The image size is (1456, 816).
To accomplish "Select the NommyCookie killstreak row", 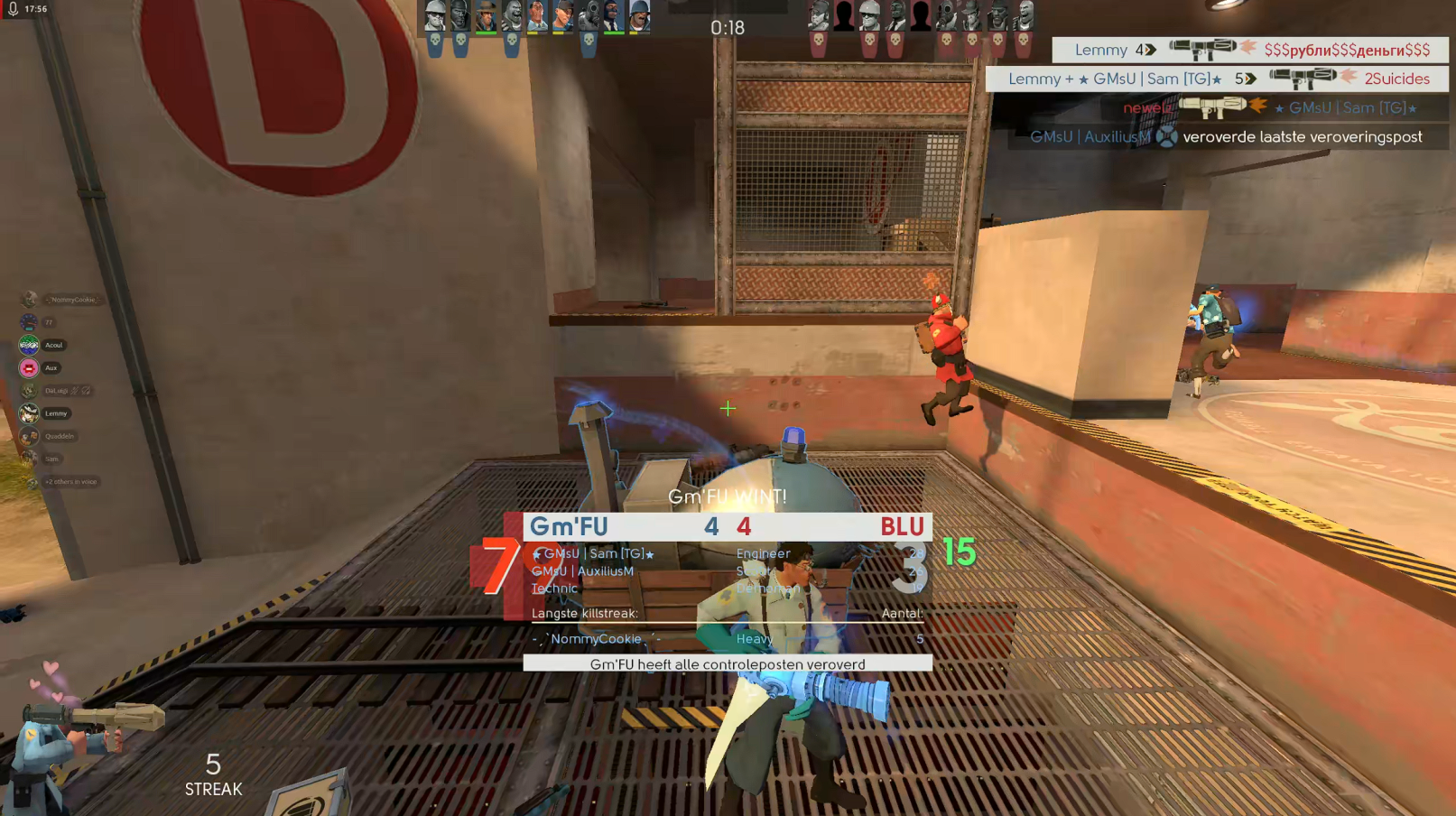I will pyautogui.click(x=727, y=639).
